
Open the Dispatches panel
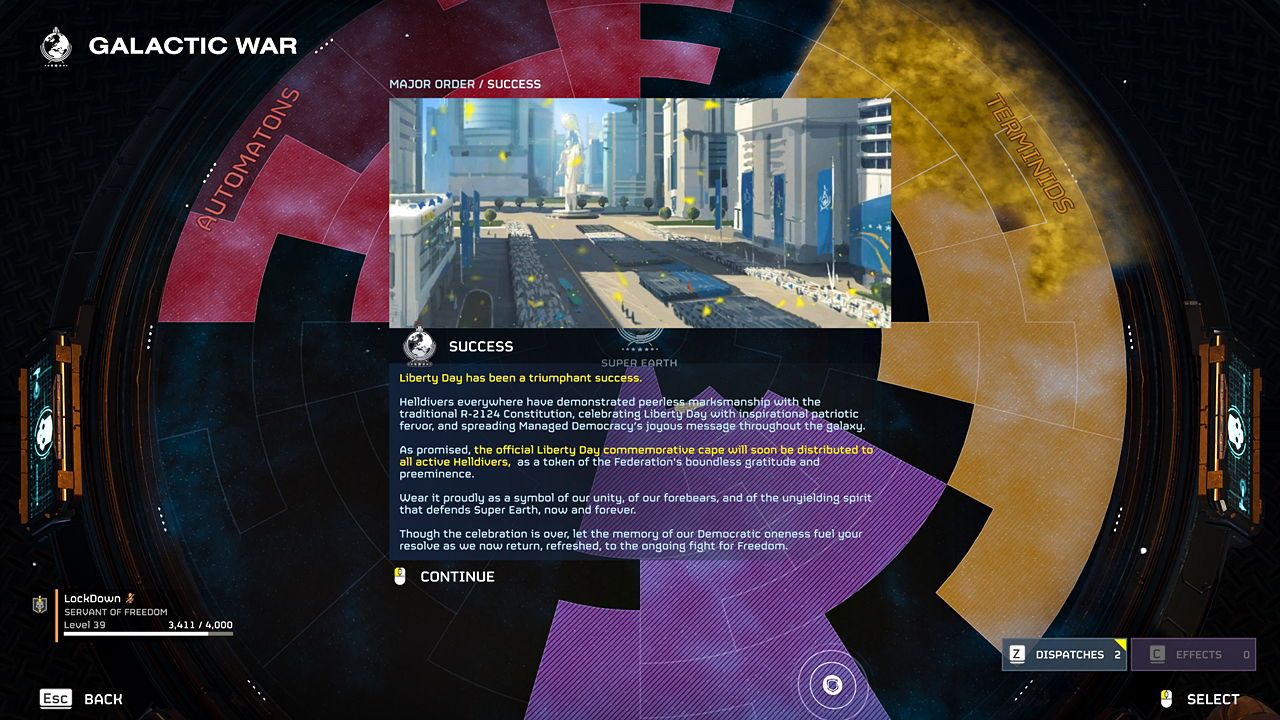(1065, 655)
